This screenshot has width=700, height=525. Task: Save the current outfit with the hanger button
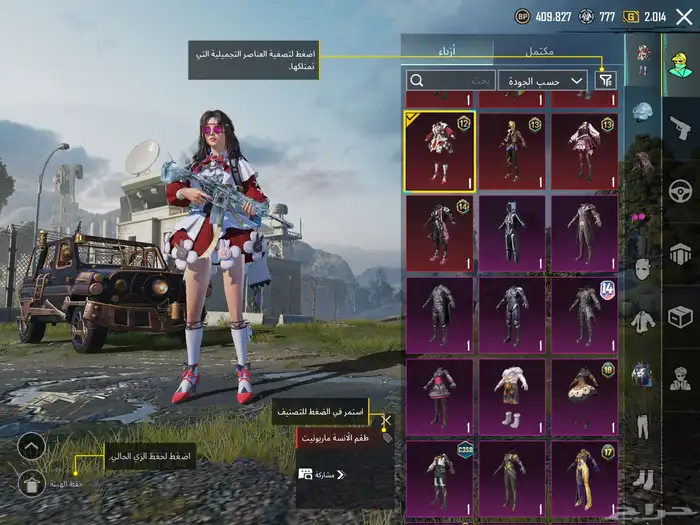[x=31, y=484]
